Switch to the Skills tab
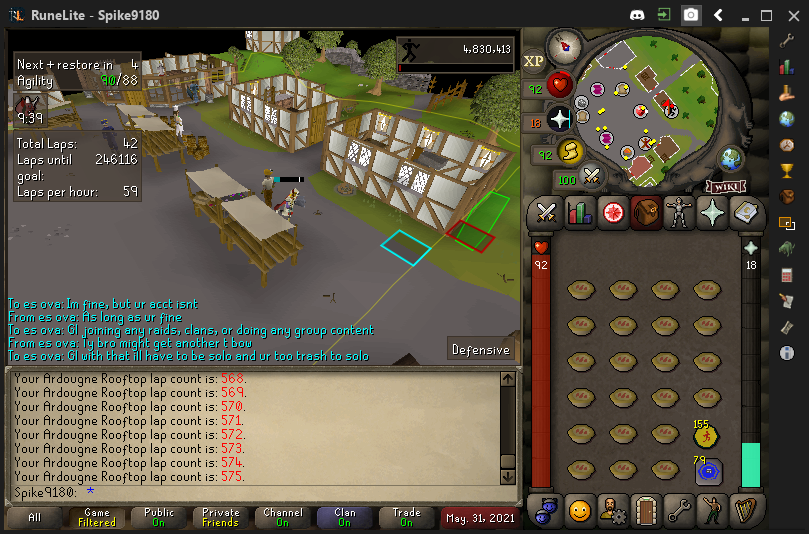The height and width of the screenshot is (534, 809). click(x=579, y=212)
